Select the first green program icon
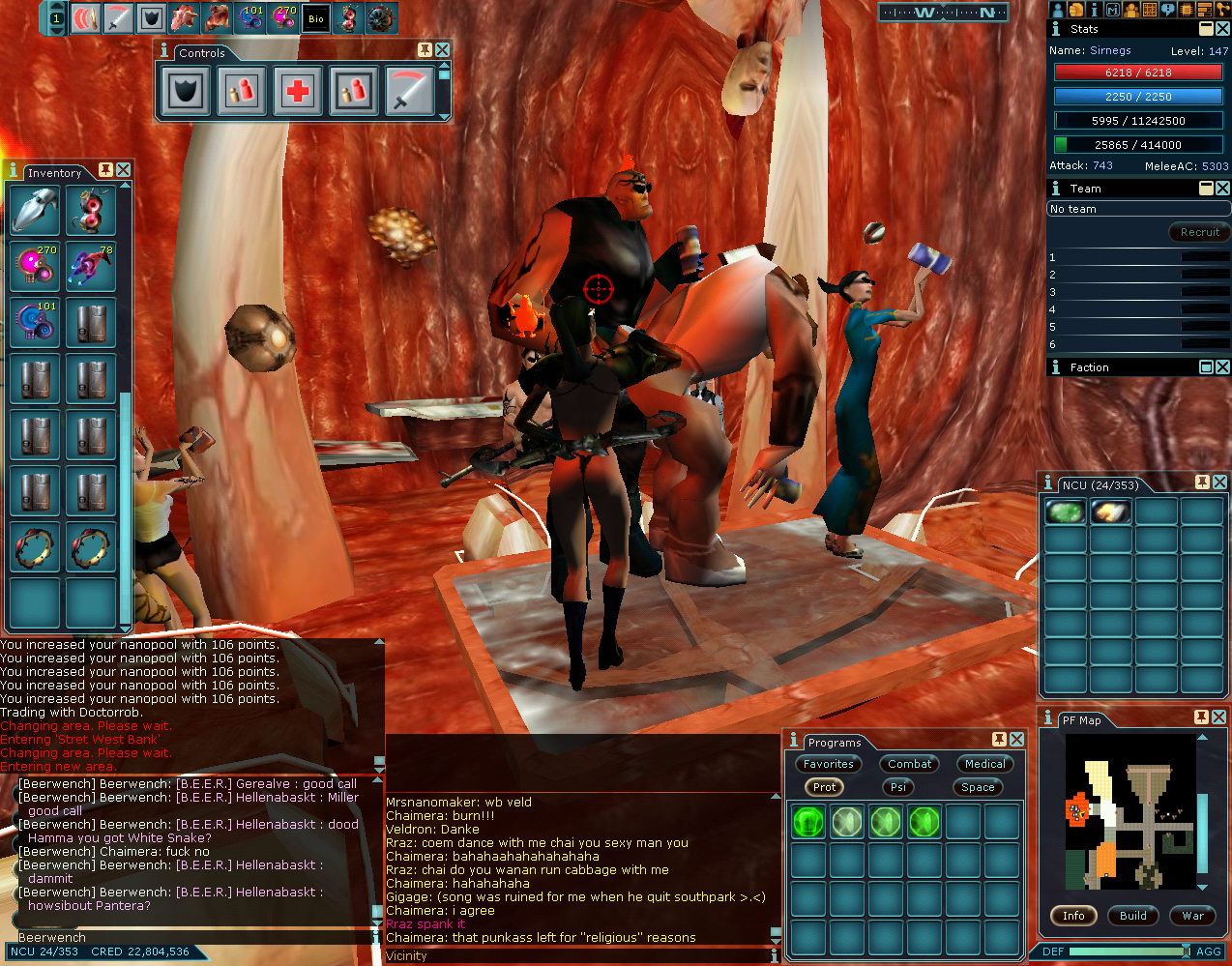This screenshot has height=966, width=1232. click(808, 822)
